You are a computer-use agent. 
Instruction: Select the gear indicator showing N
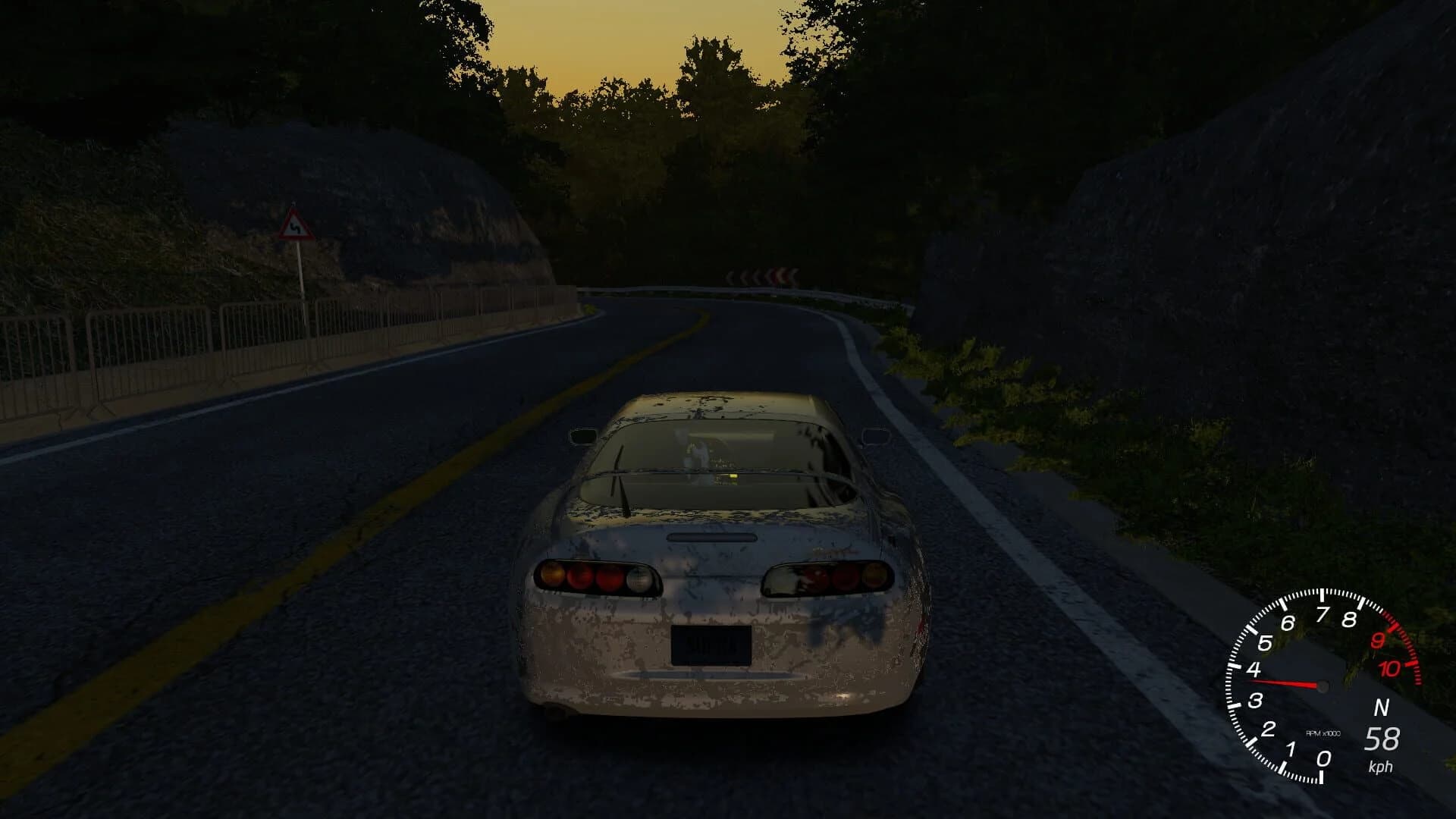pyautogui.click(x=1382, y=707)
